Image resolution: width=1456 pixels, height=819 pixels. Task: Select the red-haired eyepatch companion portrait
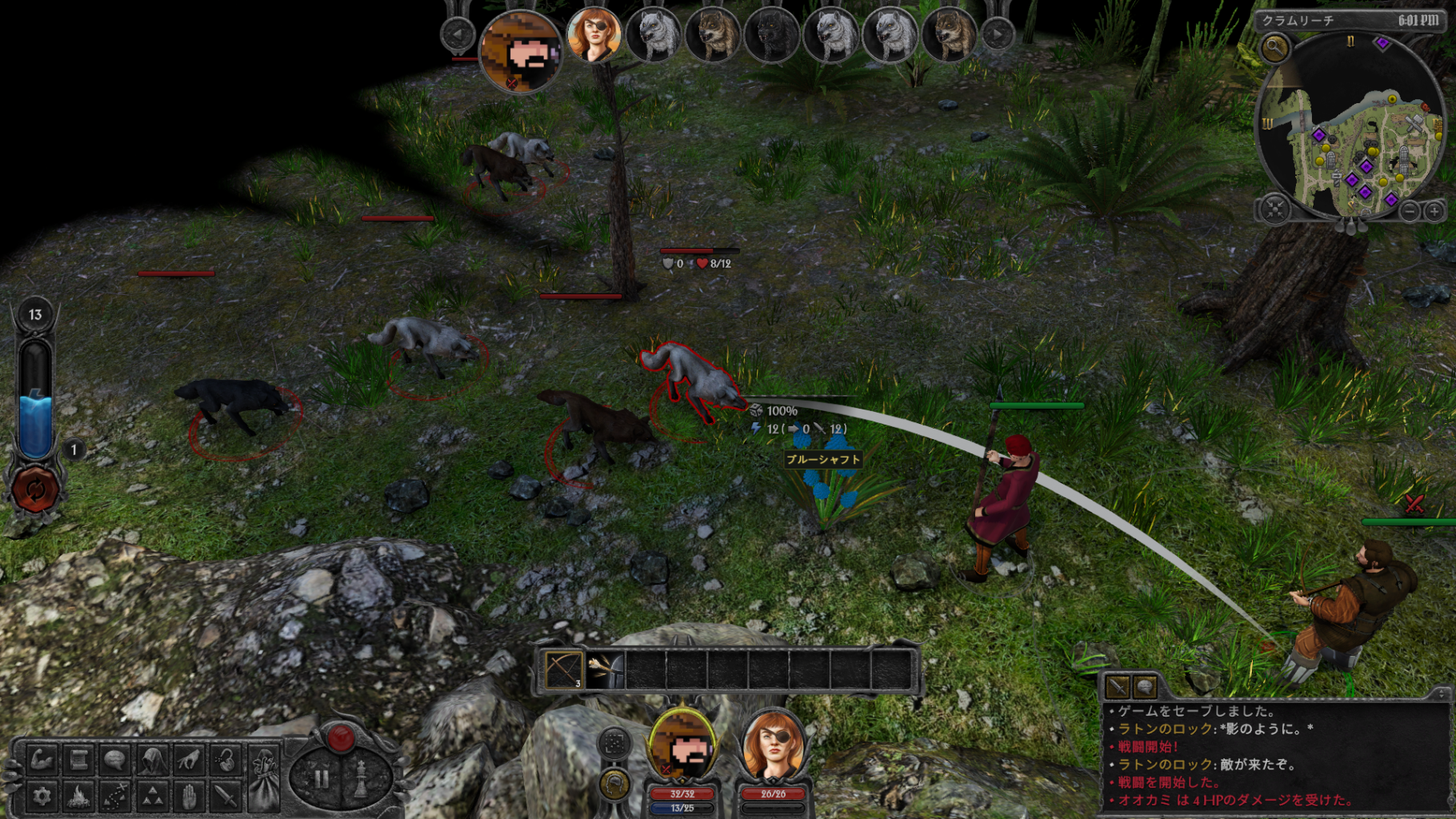pos(773,749)
